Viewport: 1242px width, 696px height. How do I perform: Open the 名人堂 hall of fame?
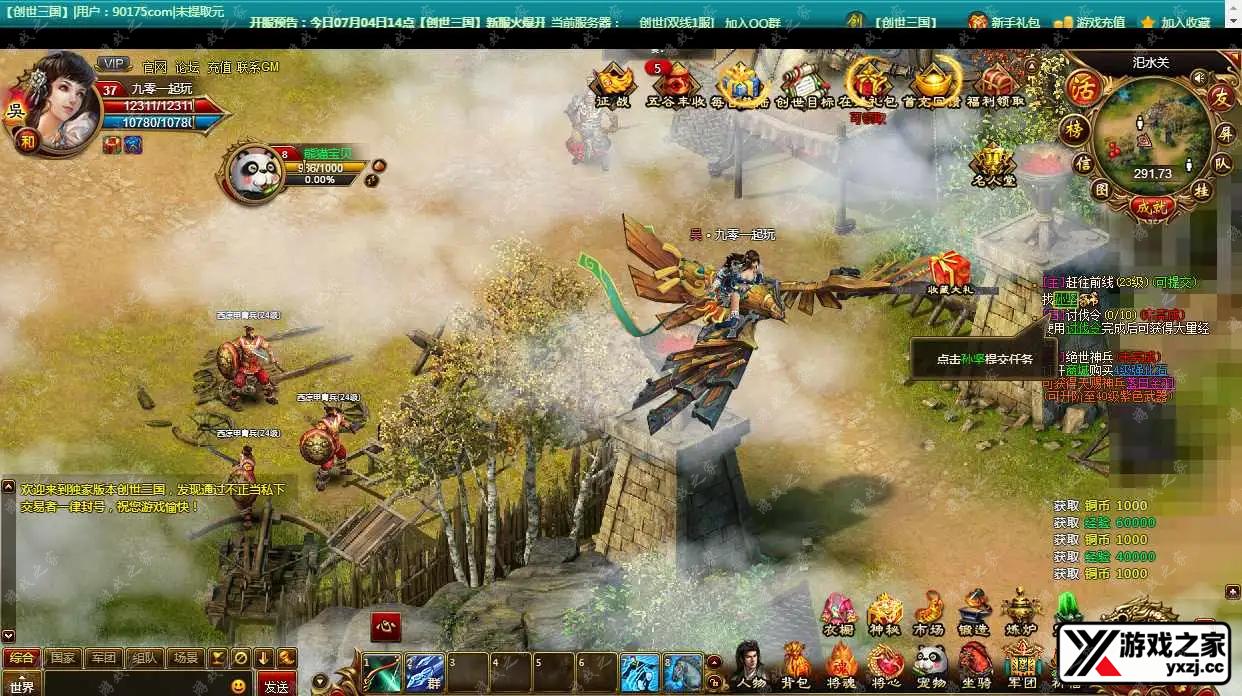tap(993, 163)
